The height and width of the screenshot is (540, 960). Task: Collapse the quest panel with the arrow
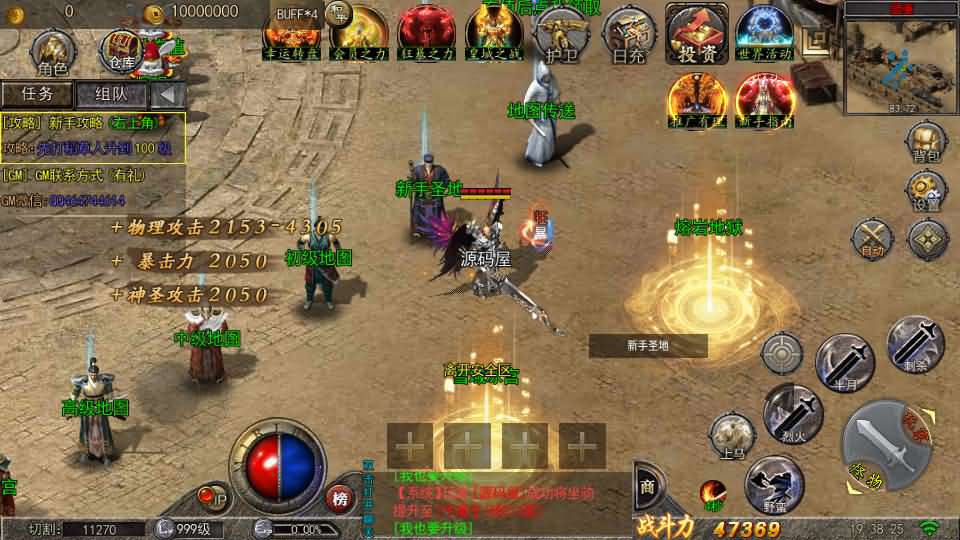click(168, 95)
